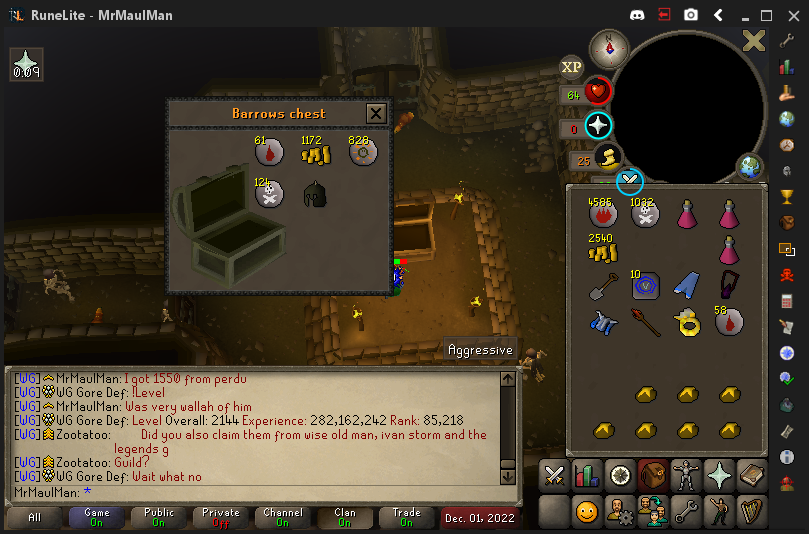Click the coins stack in the inventory
Screen dimensions: 809x534
(603, 250)
